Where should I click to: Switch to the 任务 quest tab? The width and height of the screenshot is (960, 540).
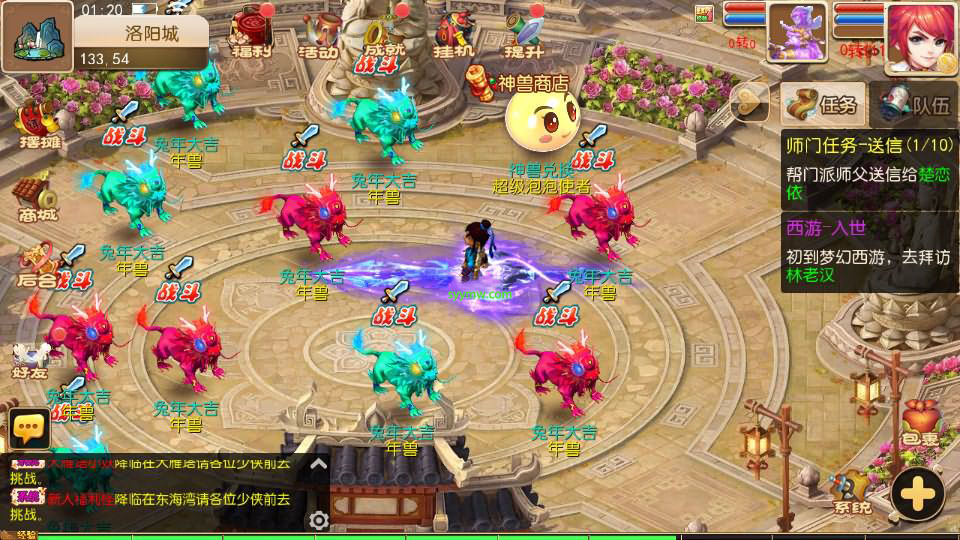823,103
